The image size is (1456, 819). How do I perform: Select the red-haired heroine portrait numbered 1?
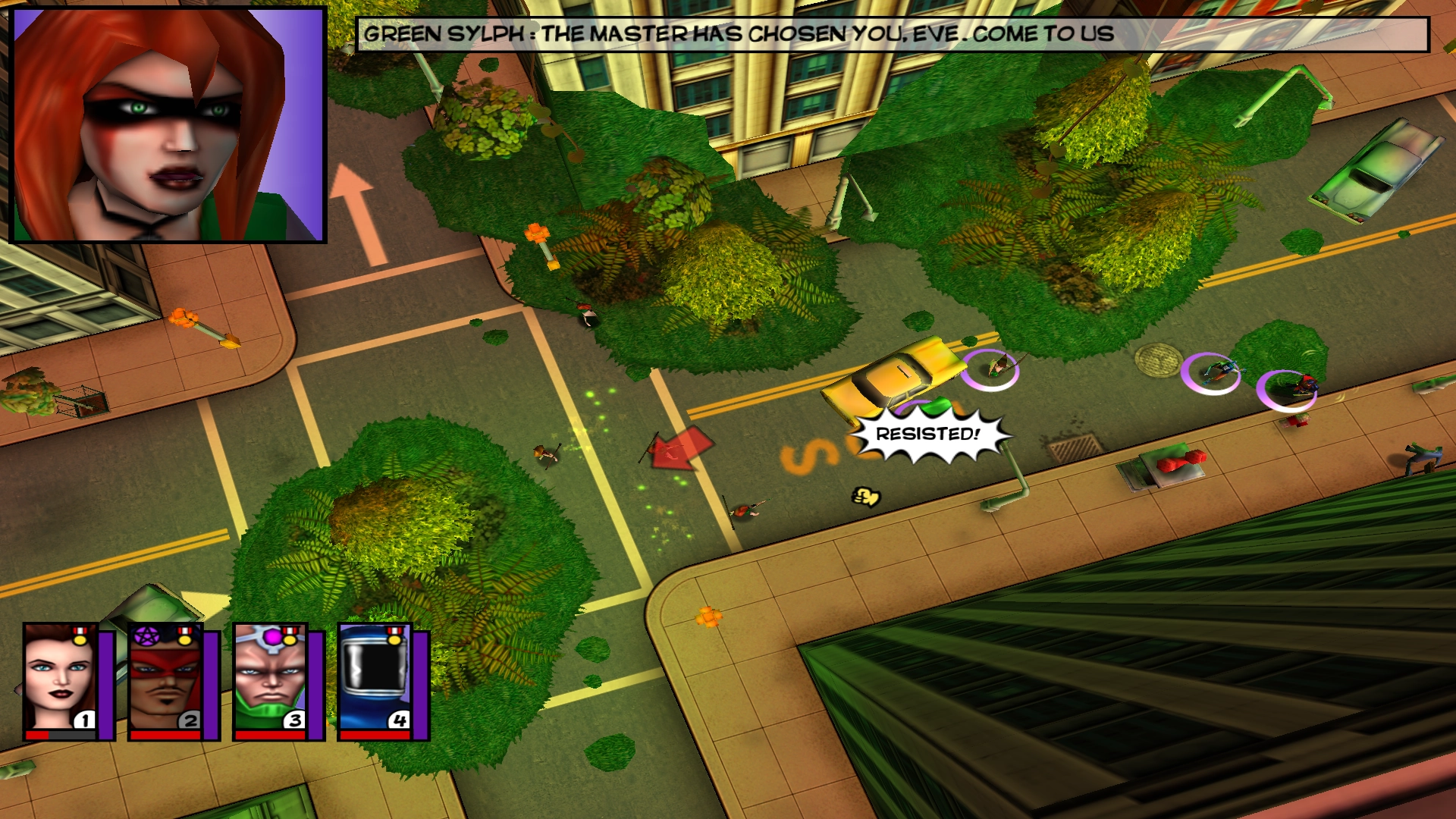point(61,679)
